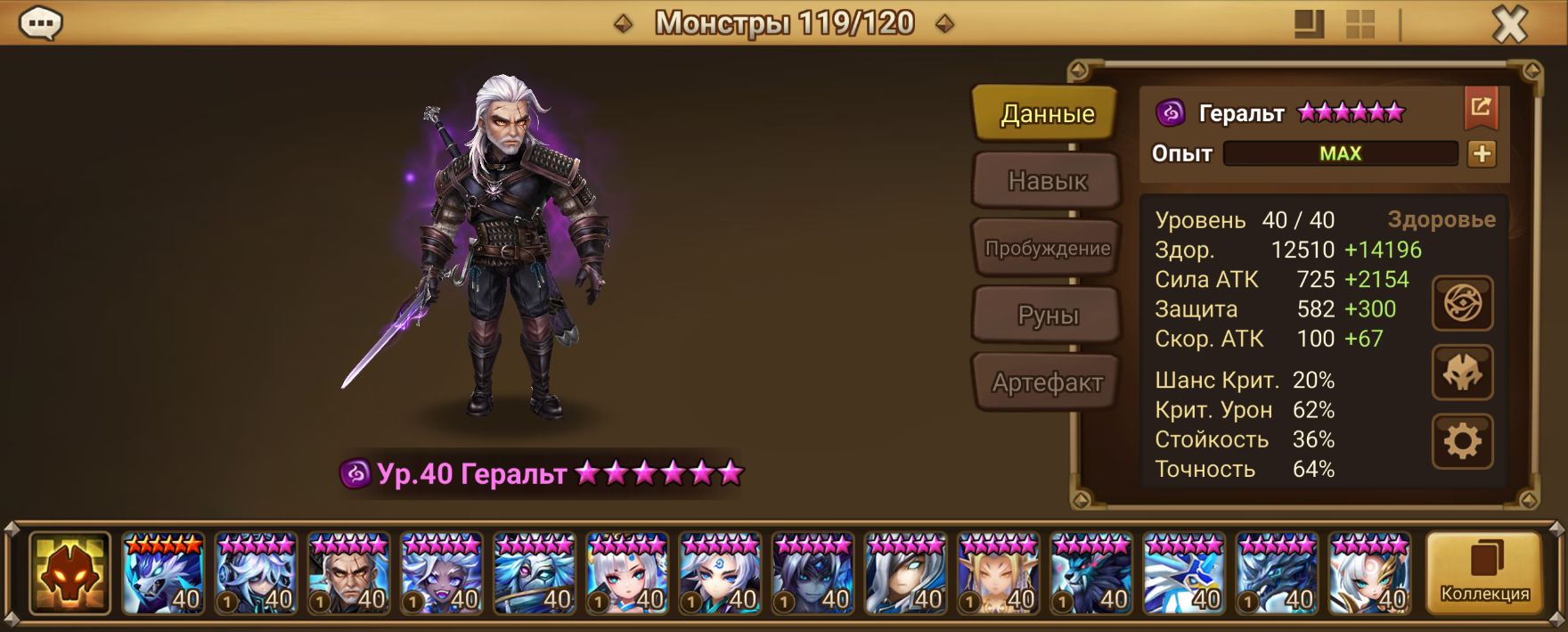The height and width of the screenshot is (632, 1568).
Task: Open the swirl orb icon button
Action: (x=1462, y=303)
